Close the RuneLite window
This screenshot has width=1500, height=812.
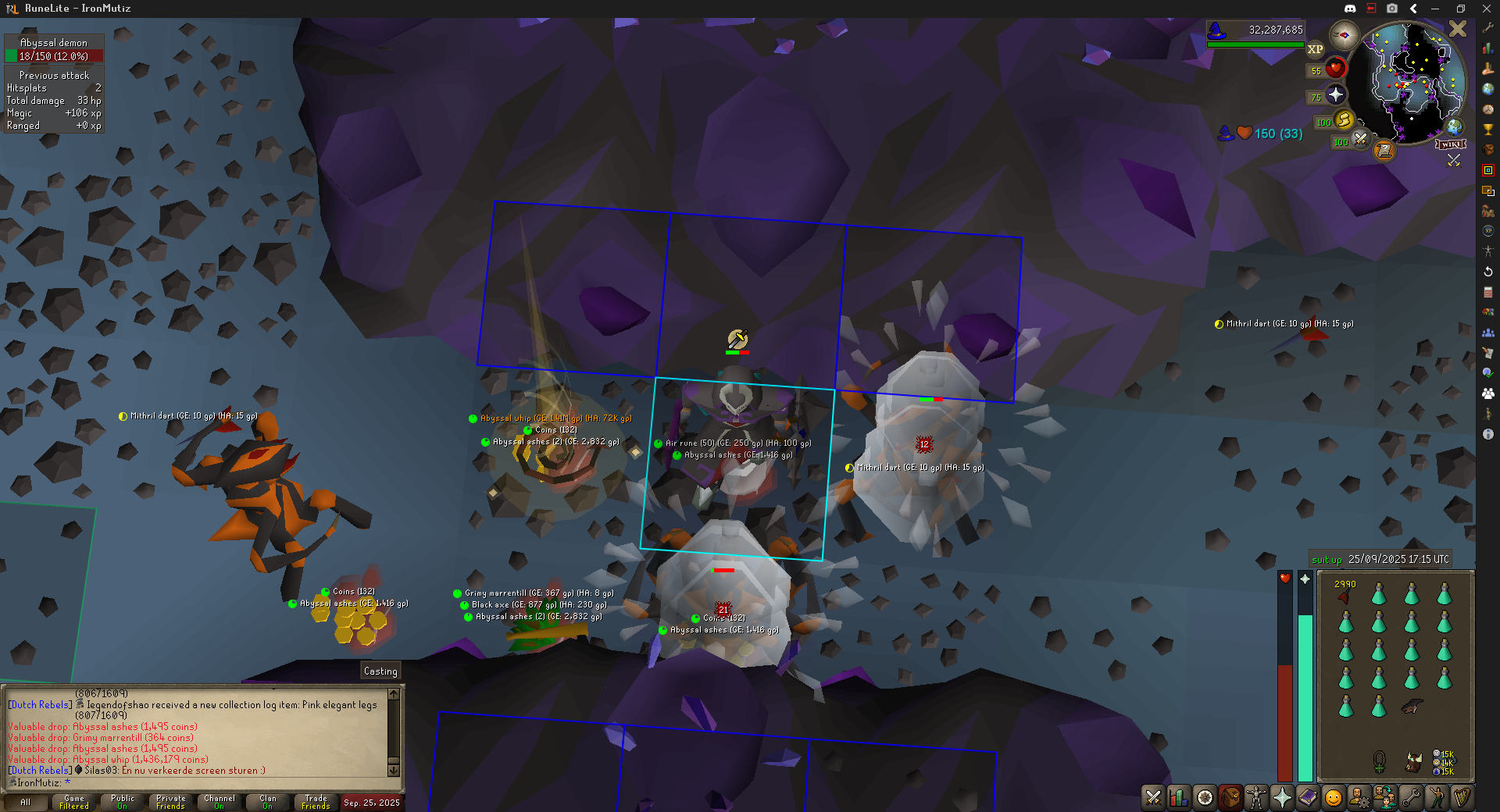point(1486,9)
